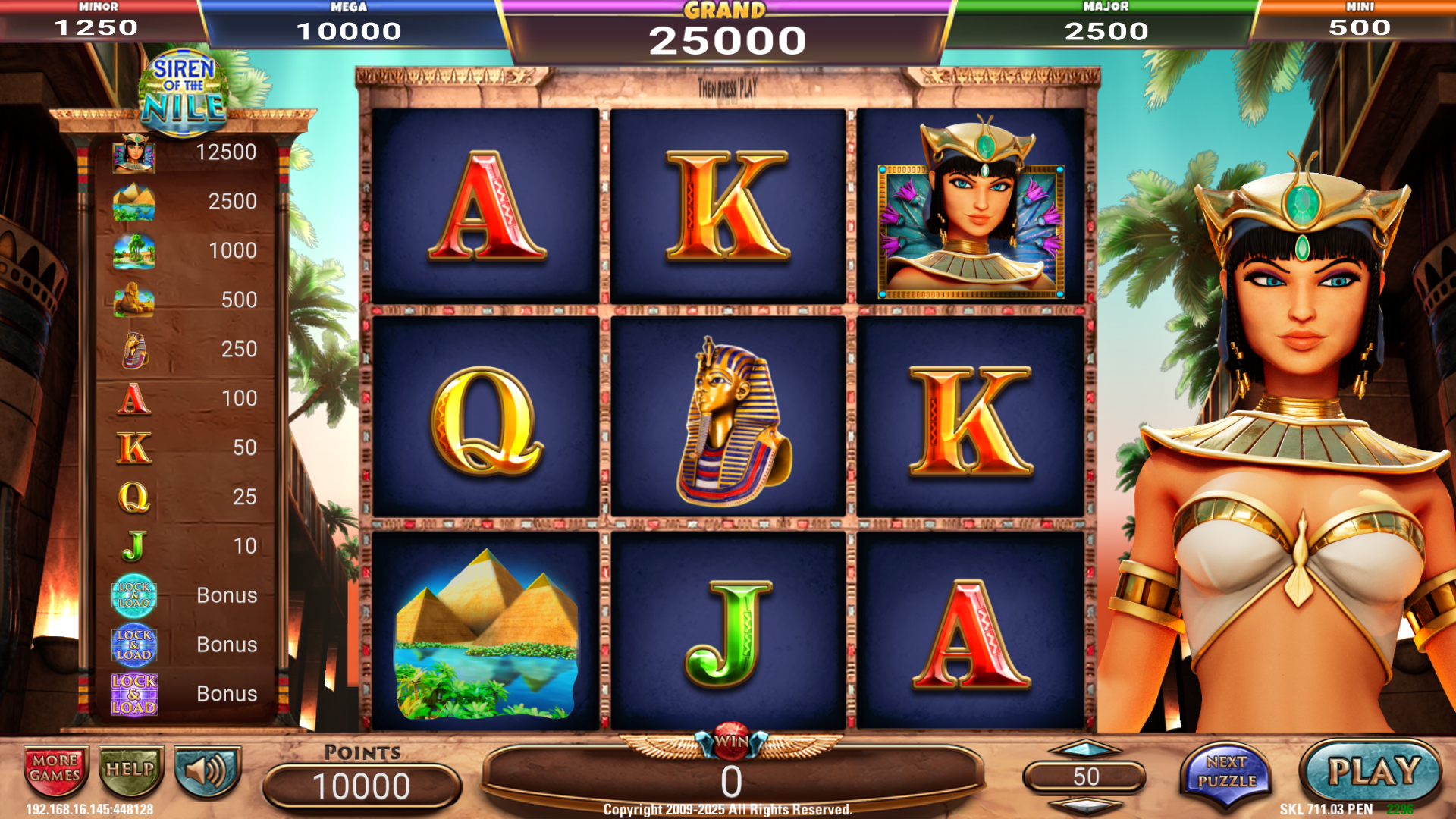Increase bet with the up arrow
This screenshot has height=819, width=1456.
1084,750
